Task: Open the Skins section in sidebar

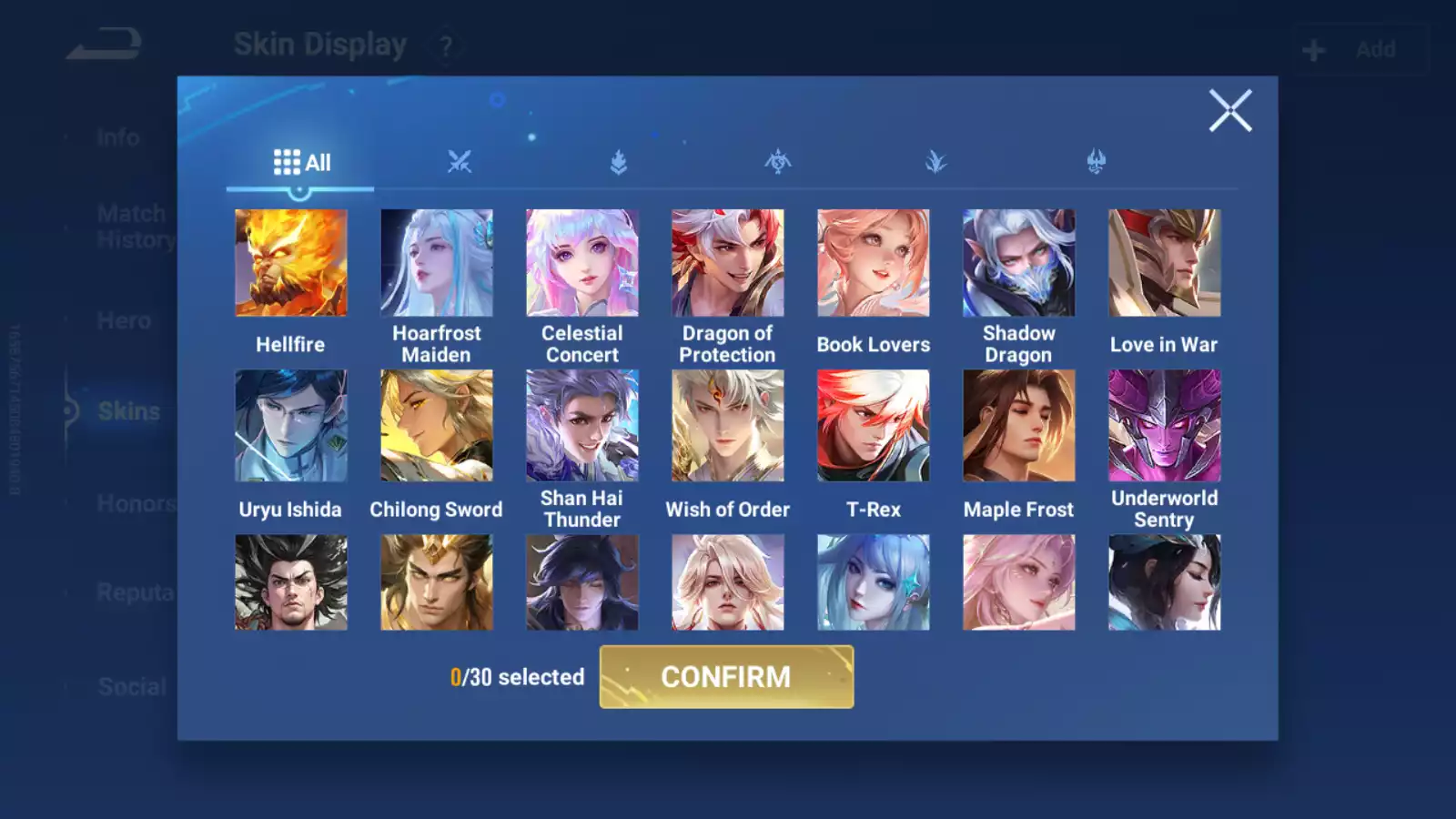Action: click(x=127, y=411)
